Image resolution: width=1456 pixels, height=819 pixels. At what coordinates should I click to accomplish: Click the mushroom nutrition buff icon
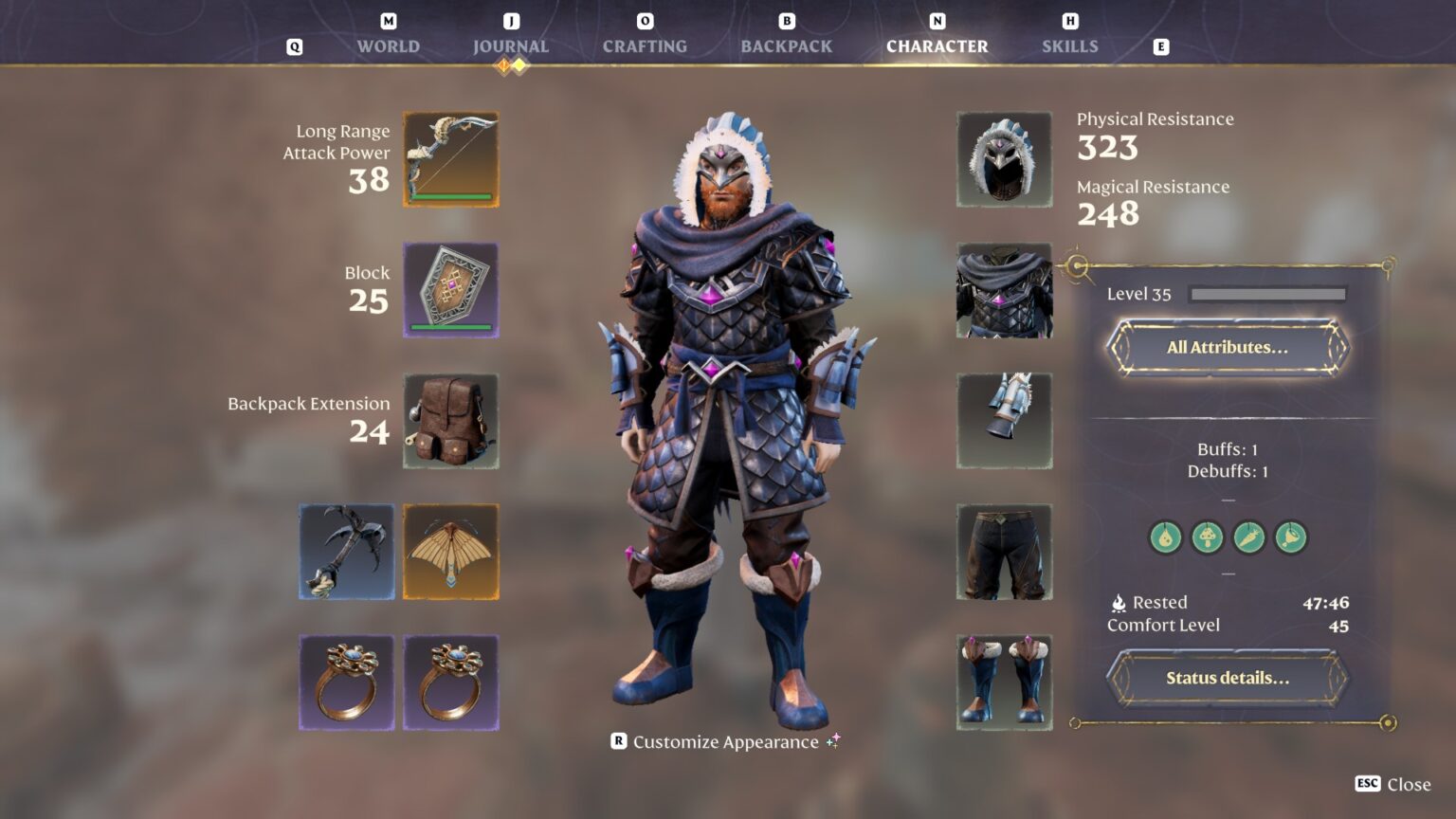click(x=1207, y=537)
